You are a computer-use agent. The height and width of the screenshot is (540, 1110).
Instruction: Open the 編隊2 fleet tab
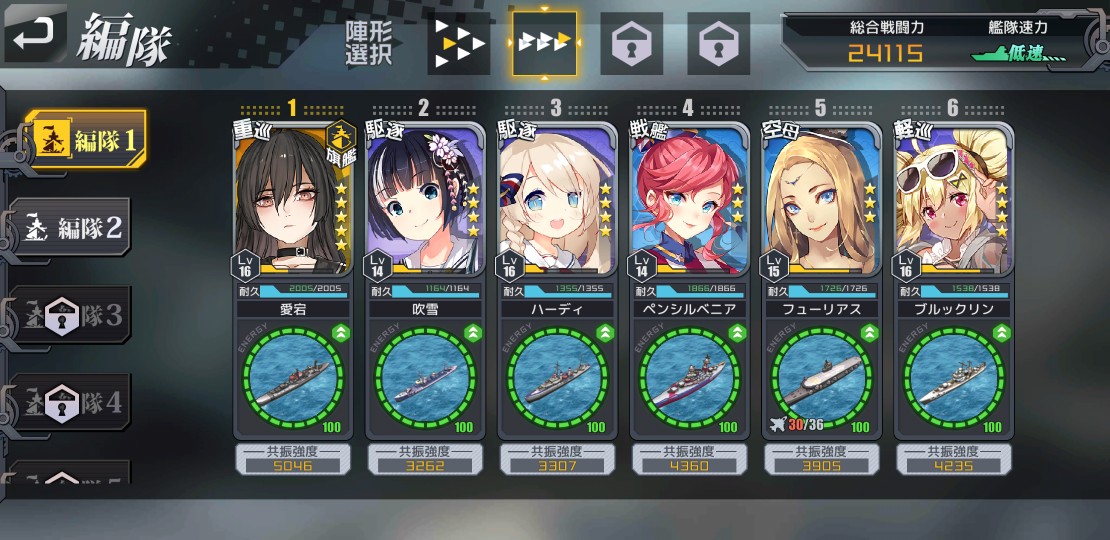72,227
